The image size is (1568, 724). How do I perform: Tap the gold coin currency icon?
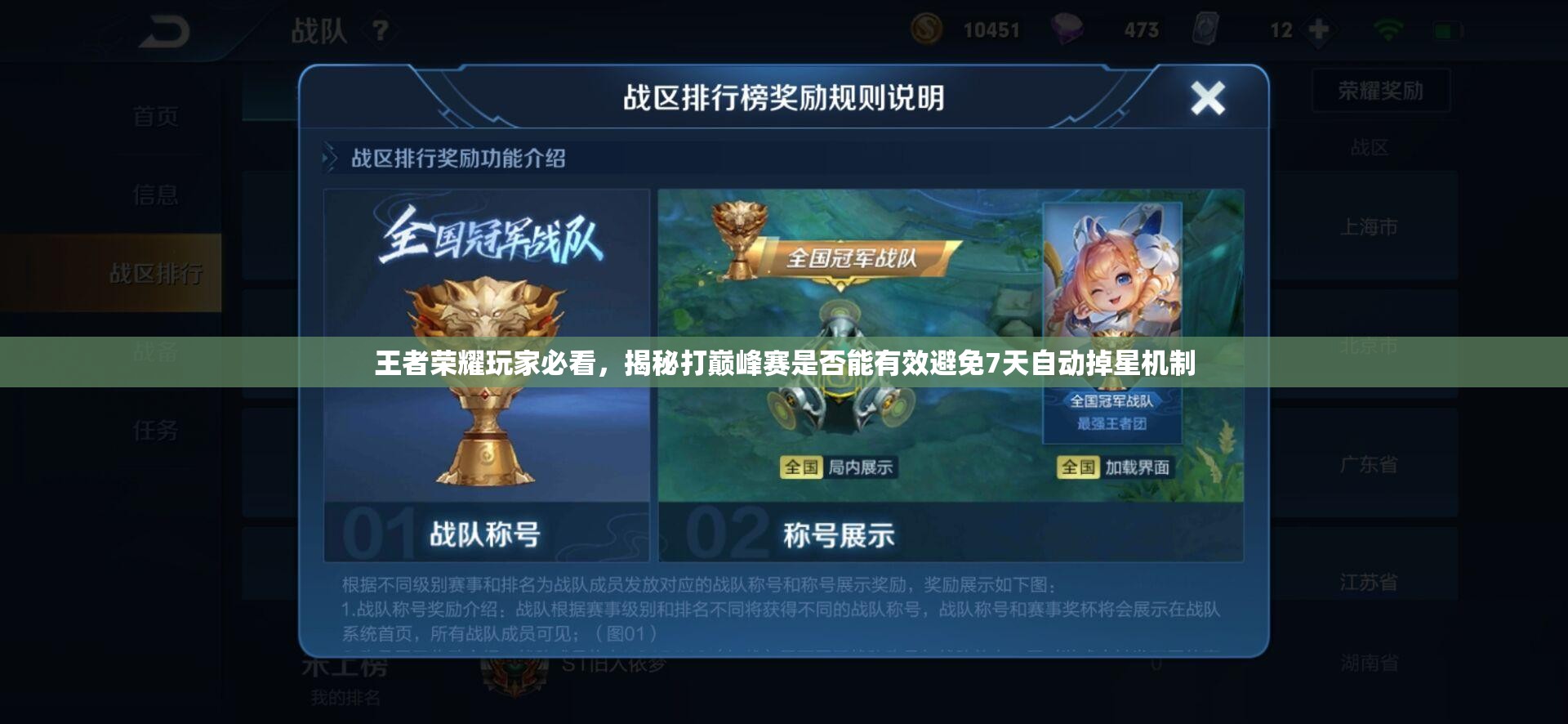927,29
